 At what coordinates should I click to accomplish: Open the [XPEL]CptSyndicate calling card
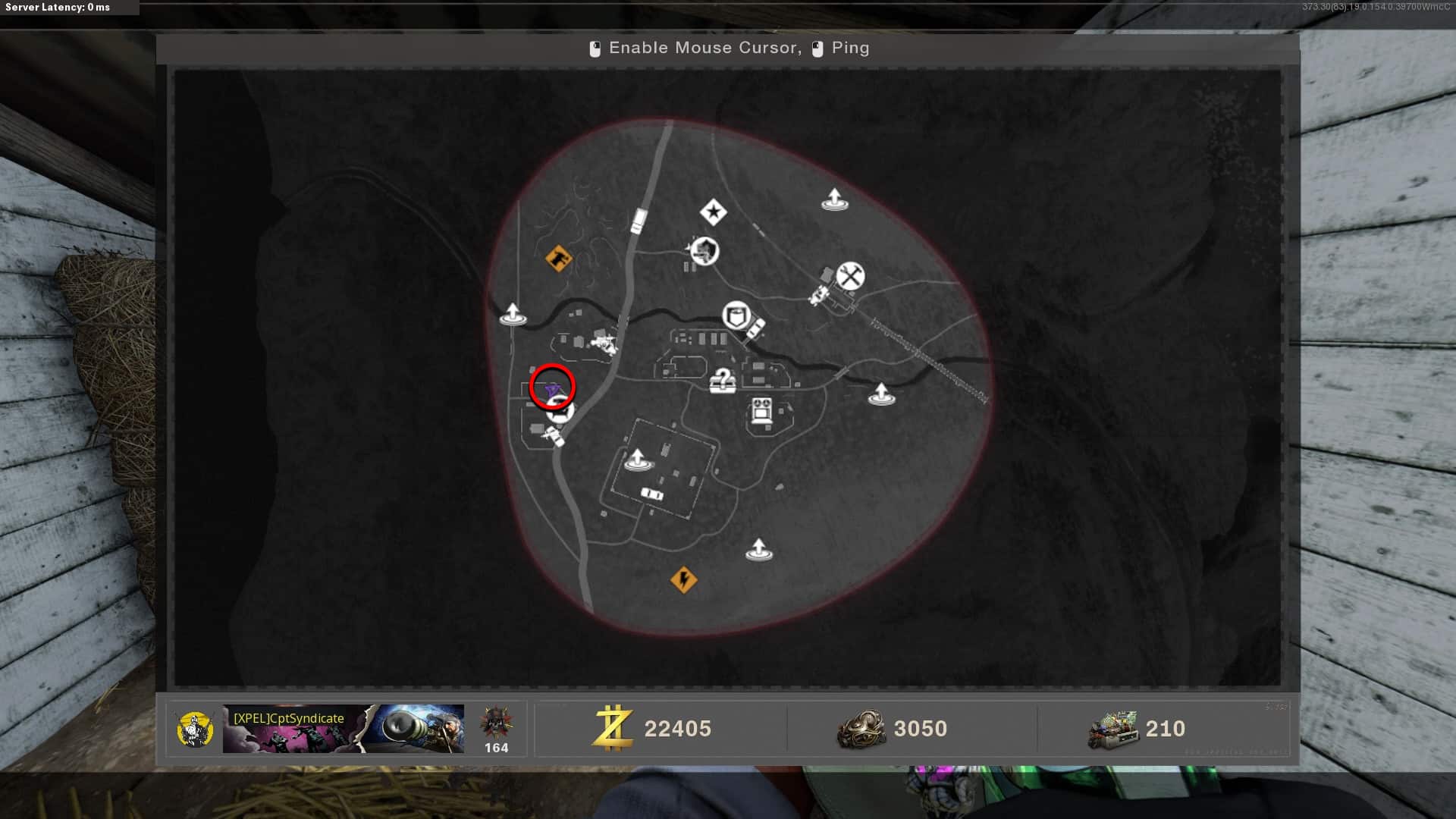click(x=343, y=729)
